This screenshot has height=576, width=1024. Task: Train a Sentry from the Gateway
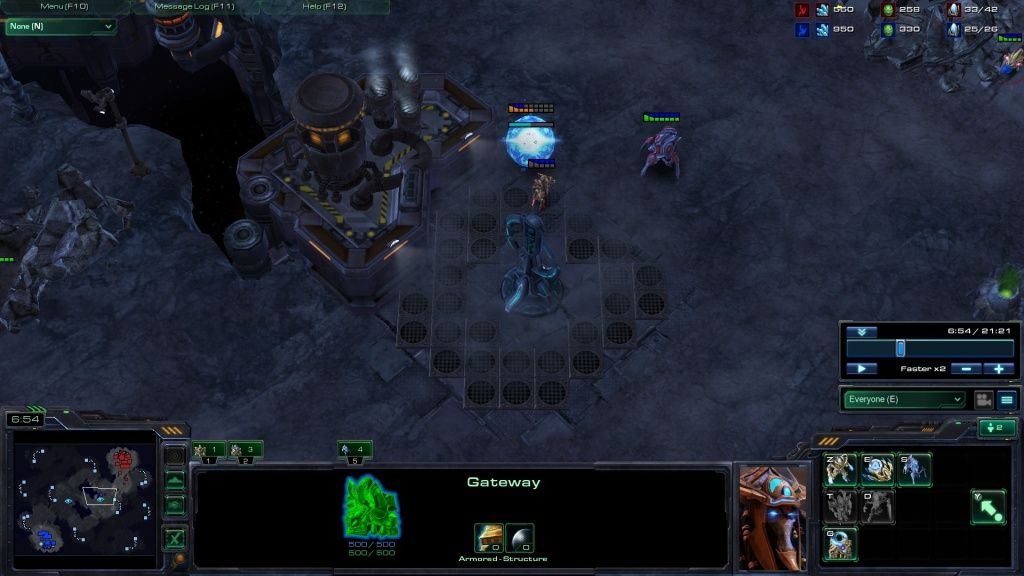(x=877, y=469)
